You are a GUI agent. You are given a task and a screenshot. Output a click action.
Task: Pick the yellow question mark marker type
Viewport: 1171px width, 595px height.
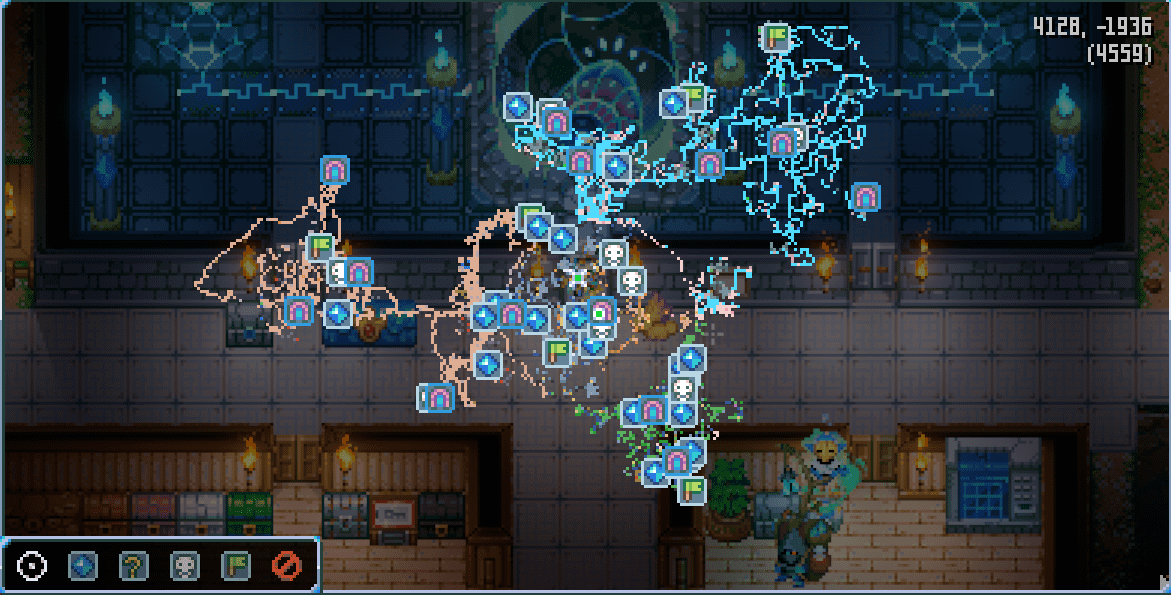click(134, 567)
